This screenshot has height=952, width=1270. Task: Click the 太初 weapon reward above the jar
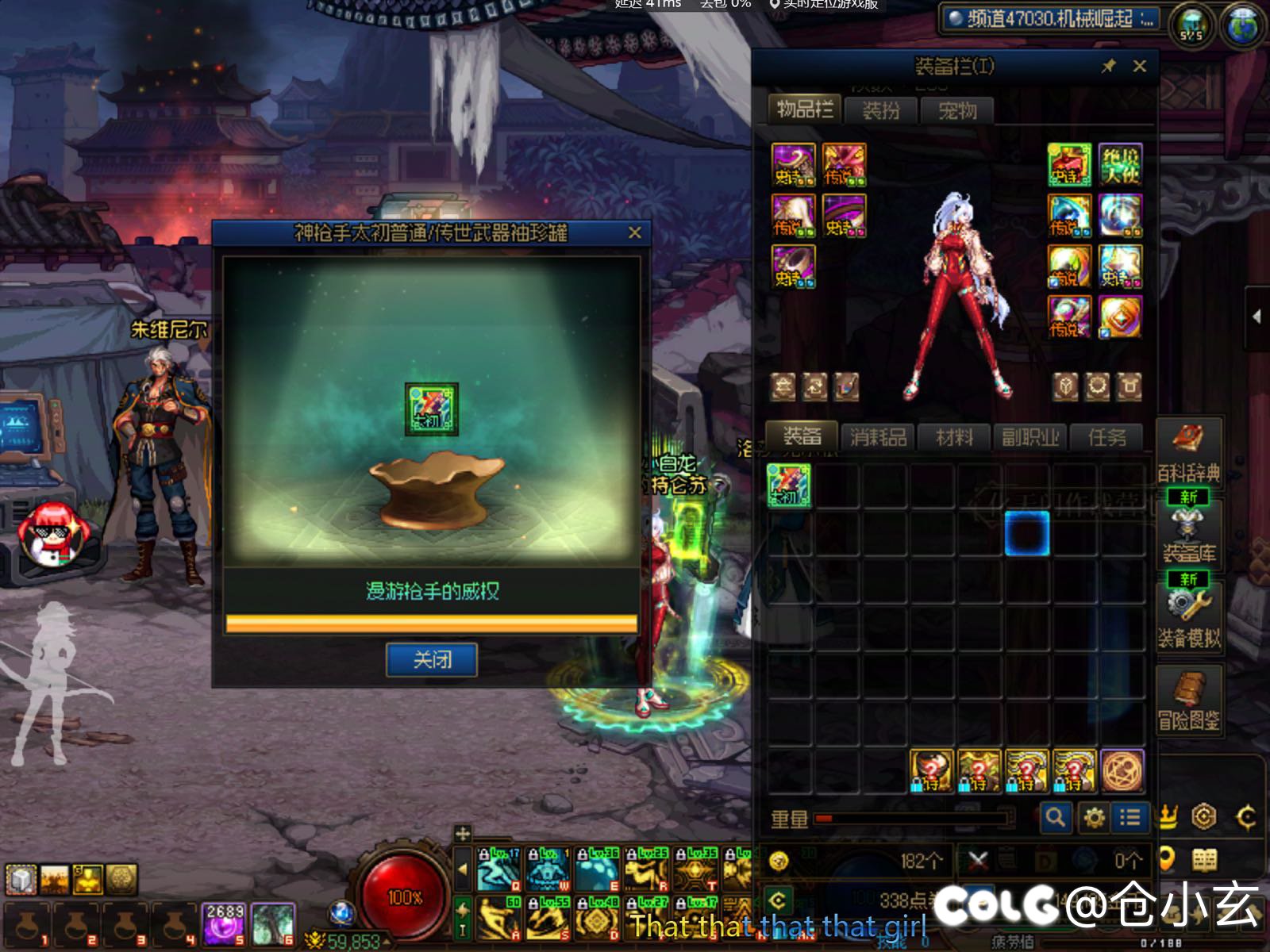tap(431, 409)
